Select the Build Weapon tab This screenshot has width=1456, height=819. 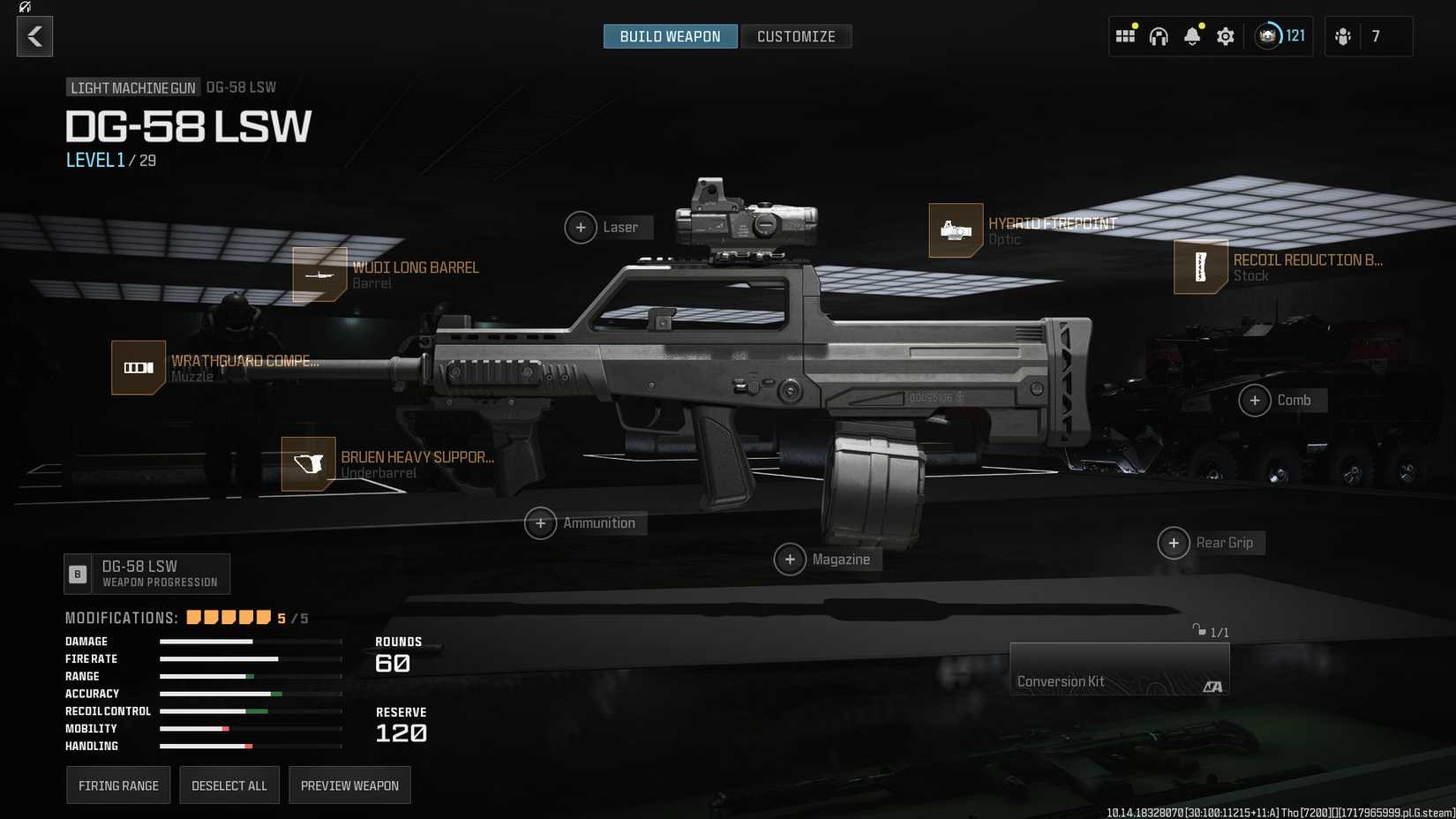click(670, 36)
